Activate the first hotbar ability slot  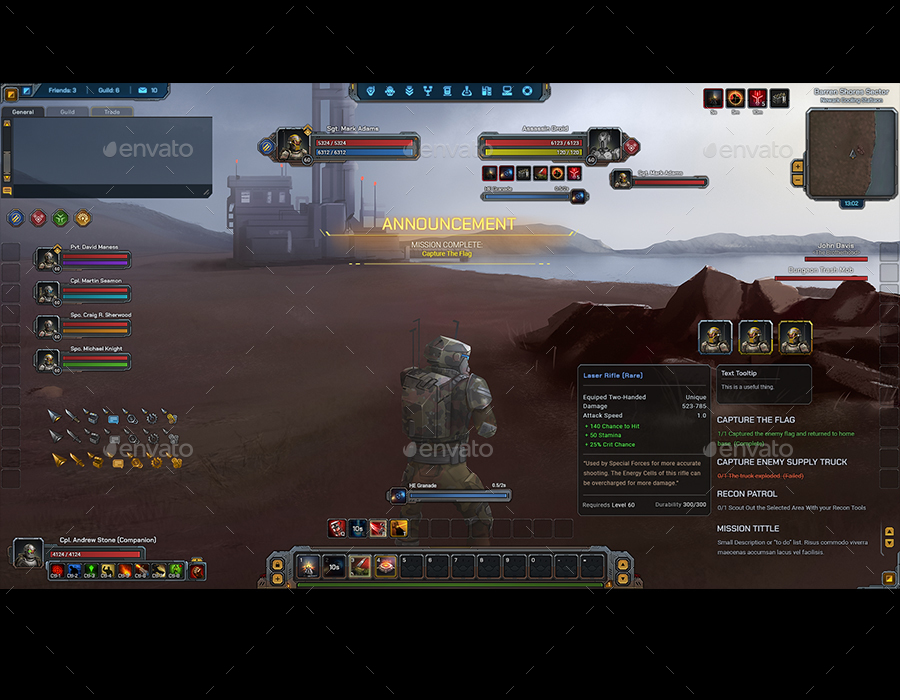(x=309, y=566)
